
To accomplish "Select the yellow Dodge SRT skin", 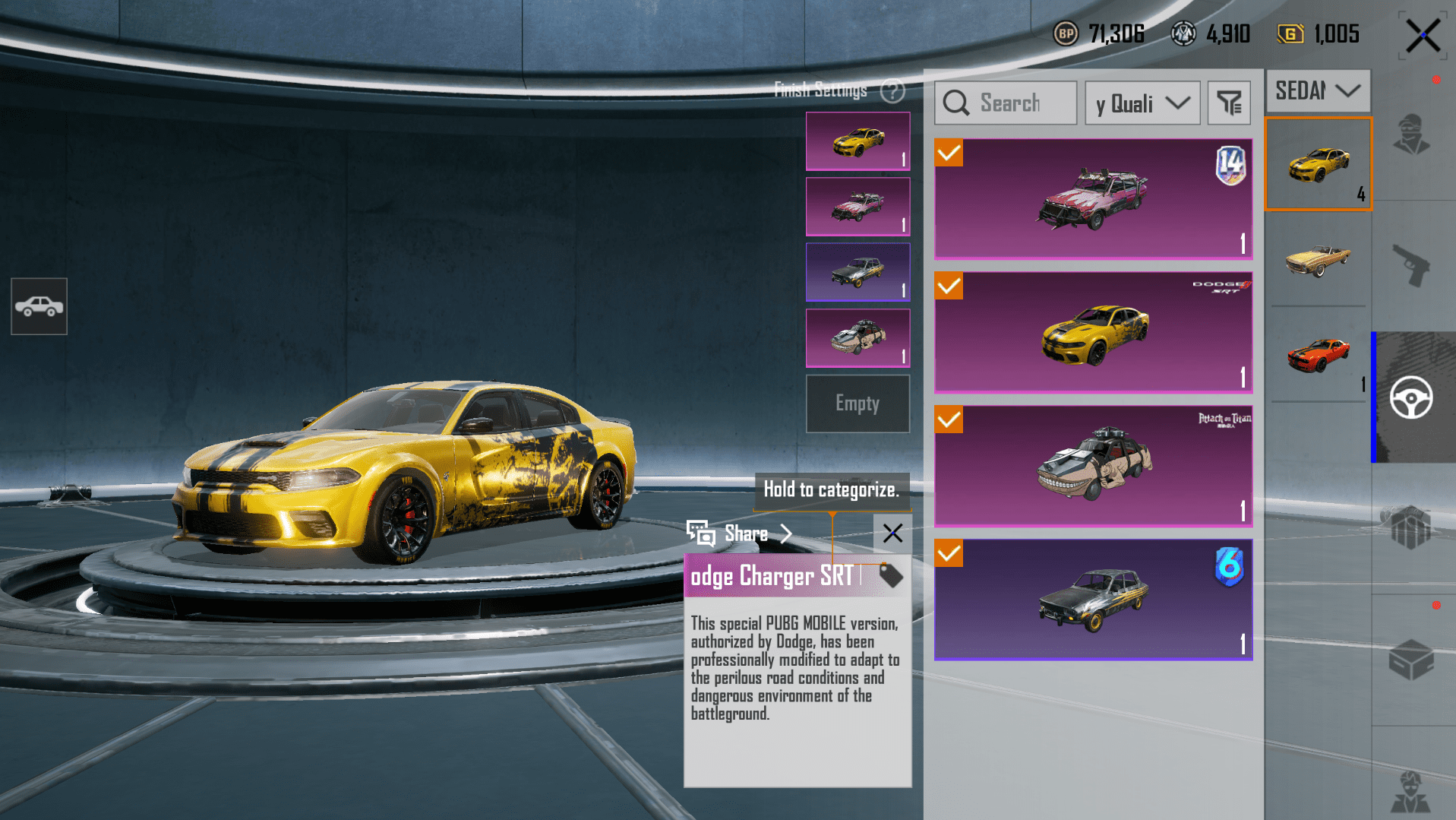I will tap(1093, 333).
